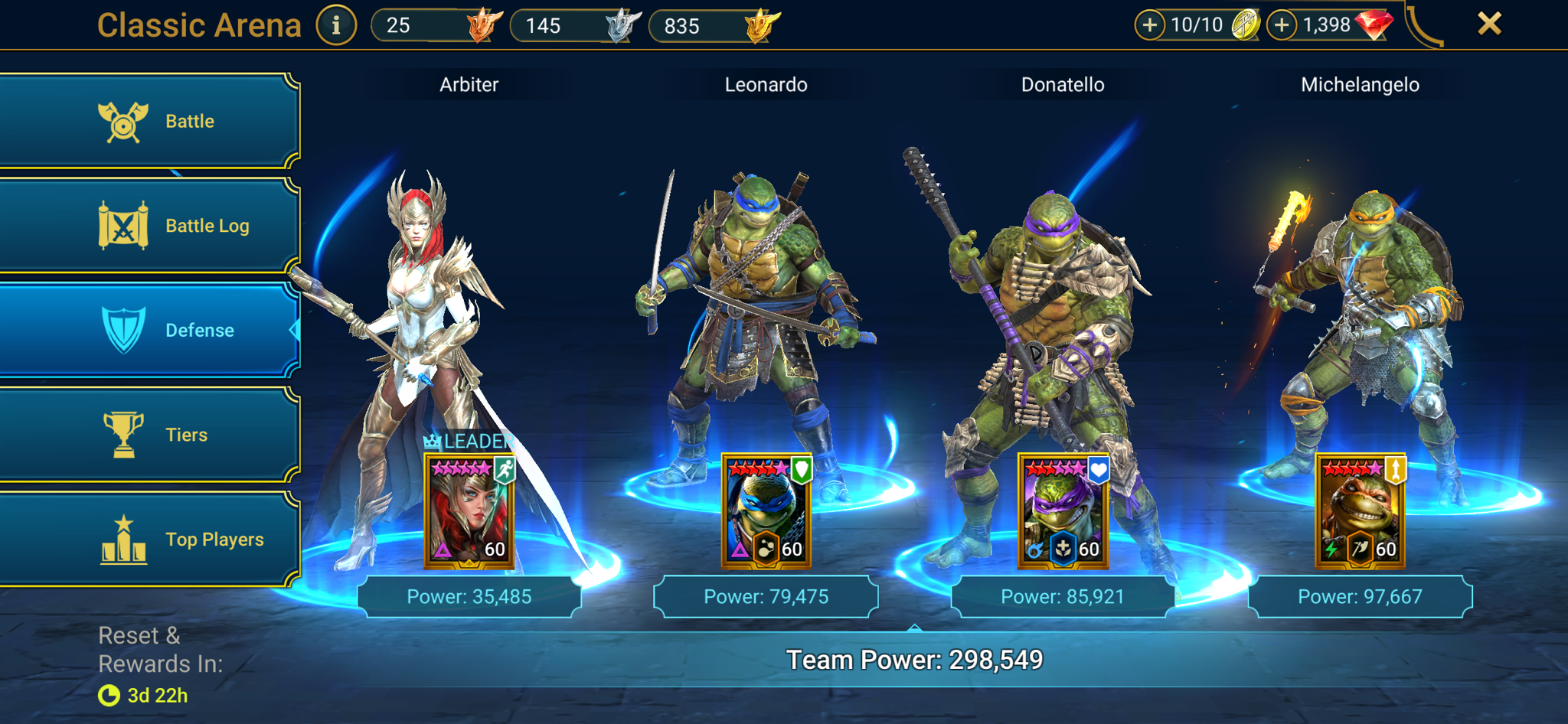View the Top Players list
Viewport: 1568px width, 724px height.
[x=149, y=540]
